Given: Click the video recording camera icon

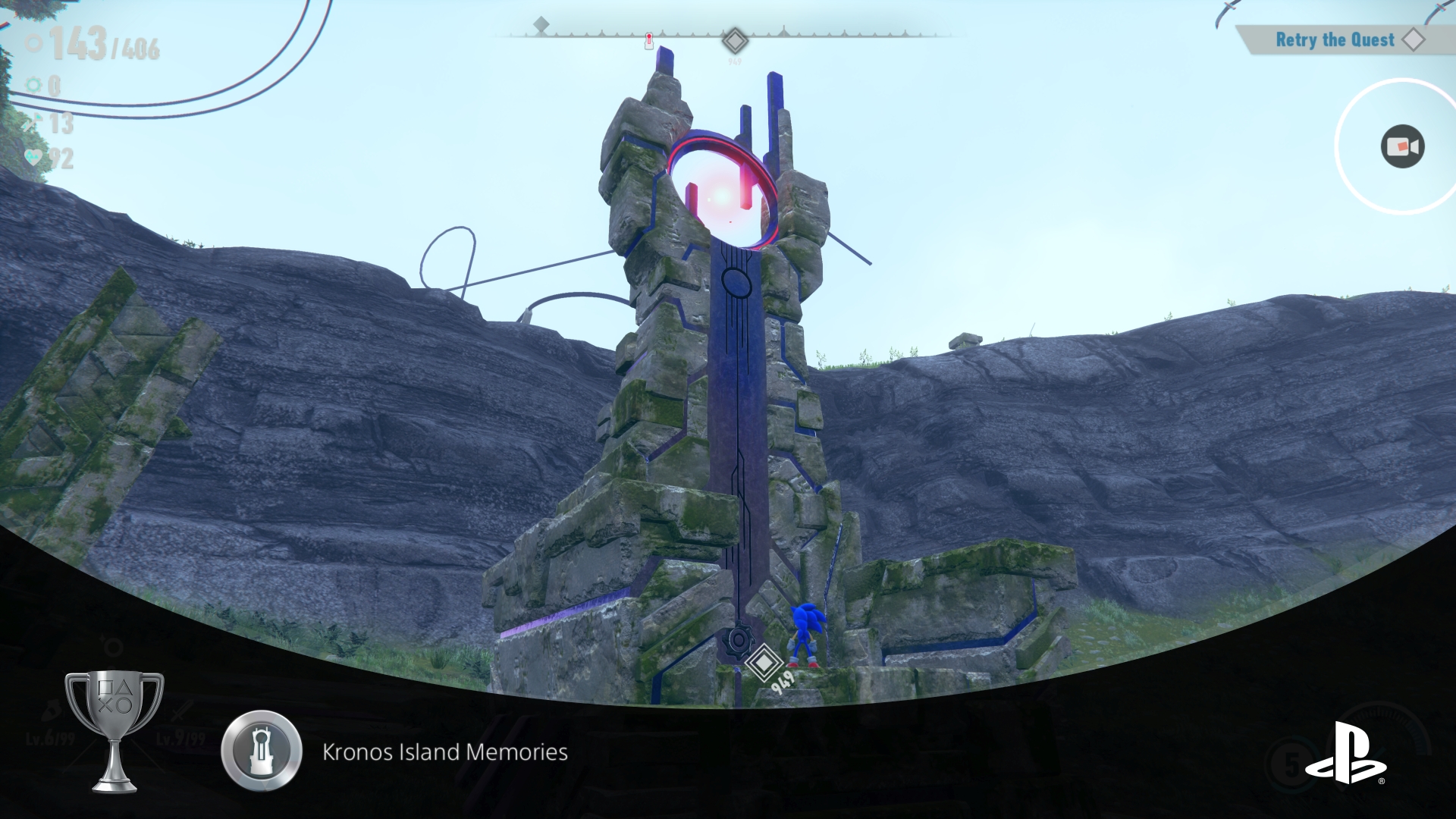Looking at the screenshot, I should (1402, 146).
